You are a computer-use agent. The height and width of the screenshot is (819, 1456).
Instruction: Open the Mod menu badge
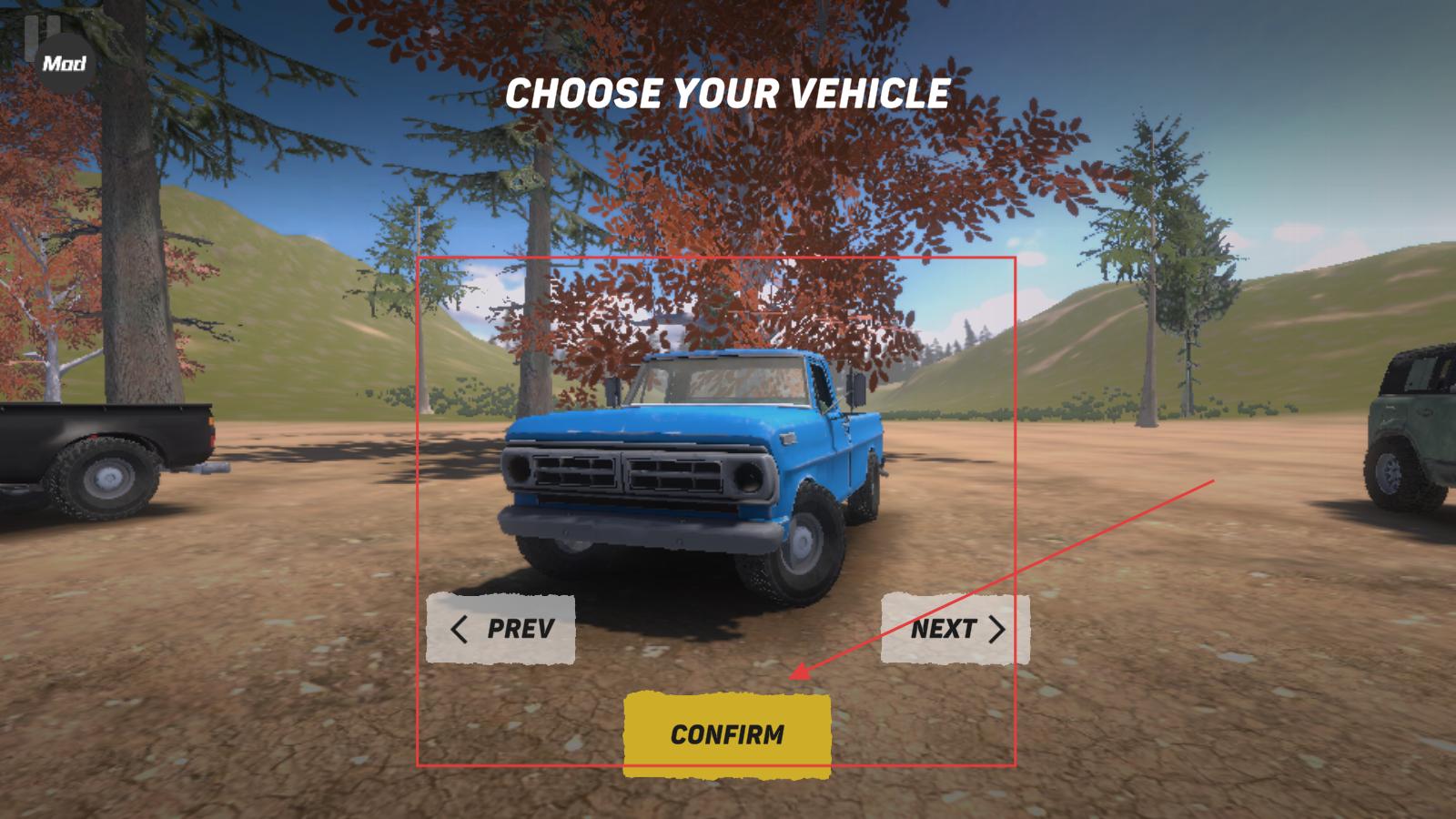pos(65,64)
